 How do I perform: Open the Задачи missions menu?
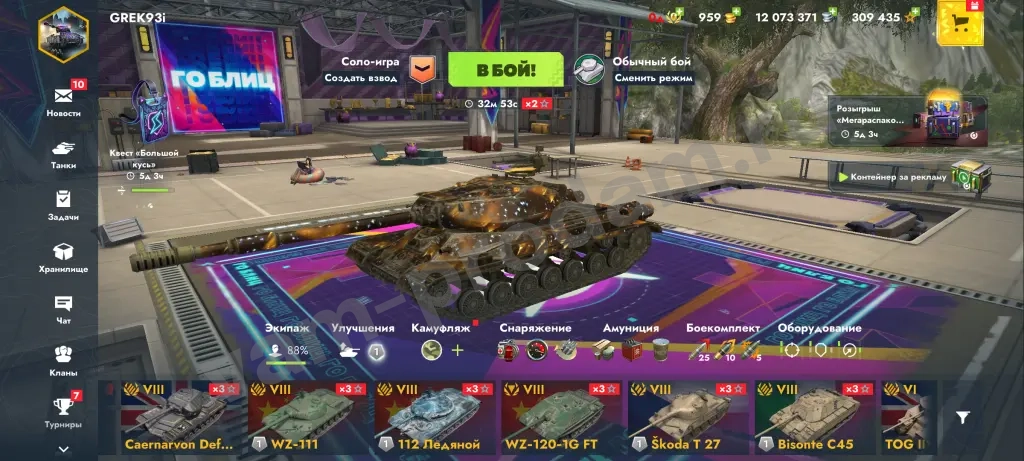tap(63, 203)
